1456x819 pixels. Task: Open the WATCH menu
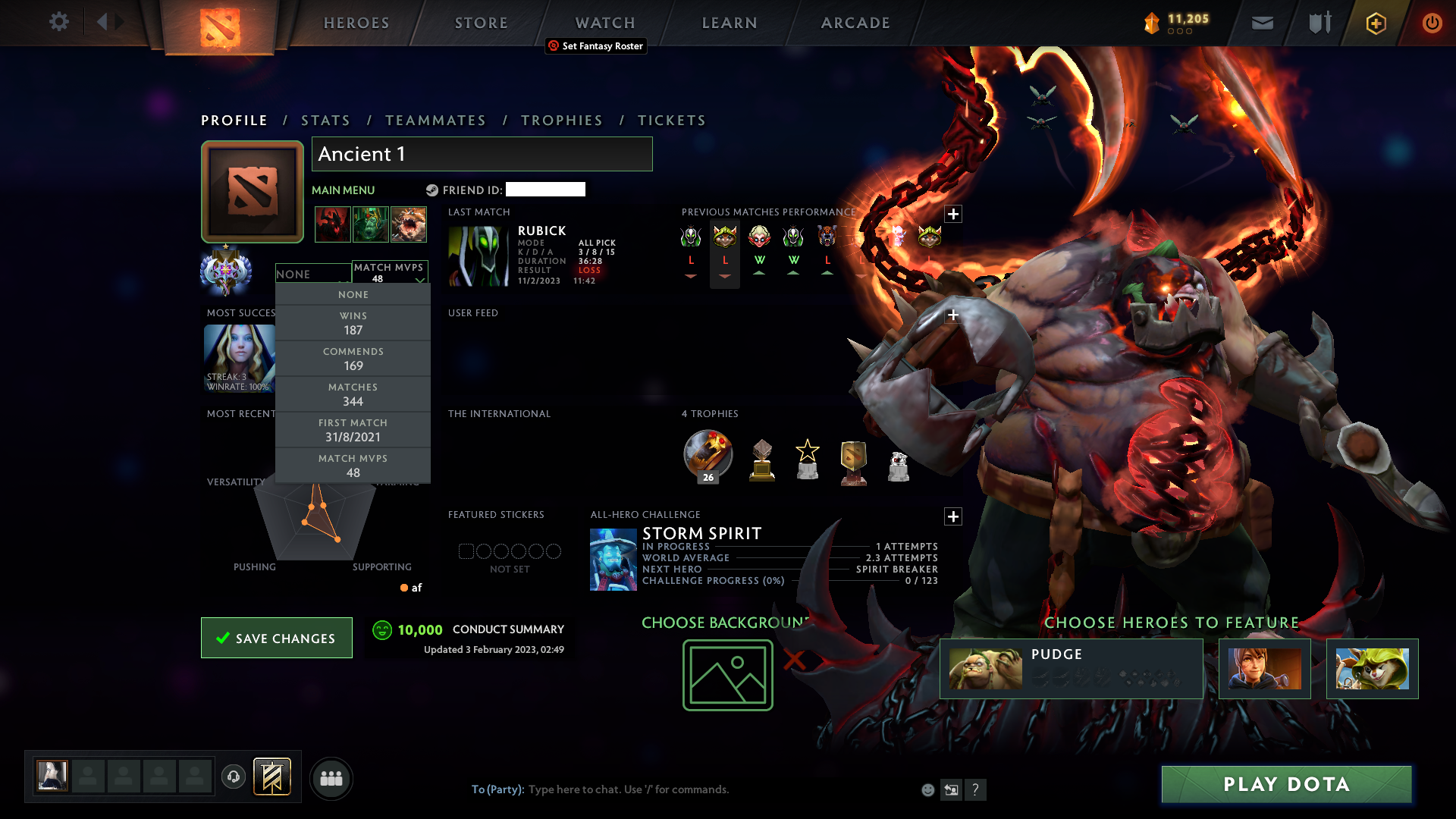[x=604, y=23]
